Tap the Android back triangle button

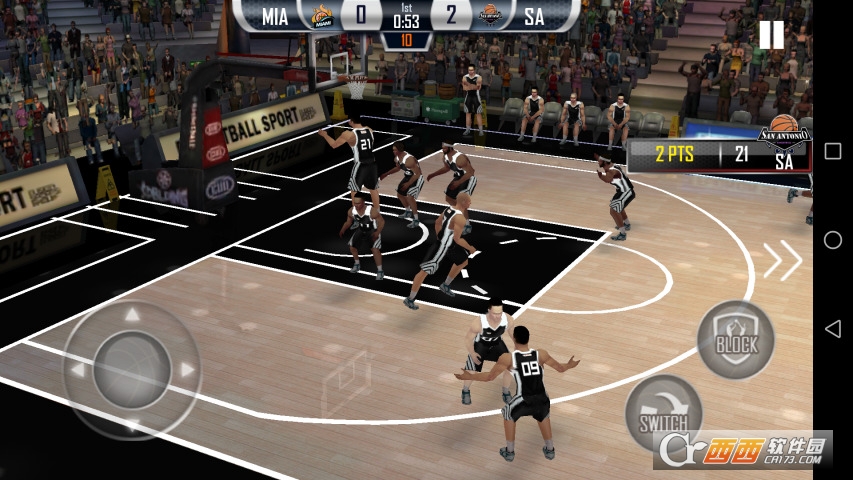pyautogui.click(x=832, y=329)
